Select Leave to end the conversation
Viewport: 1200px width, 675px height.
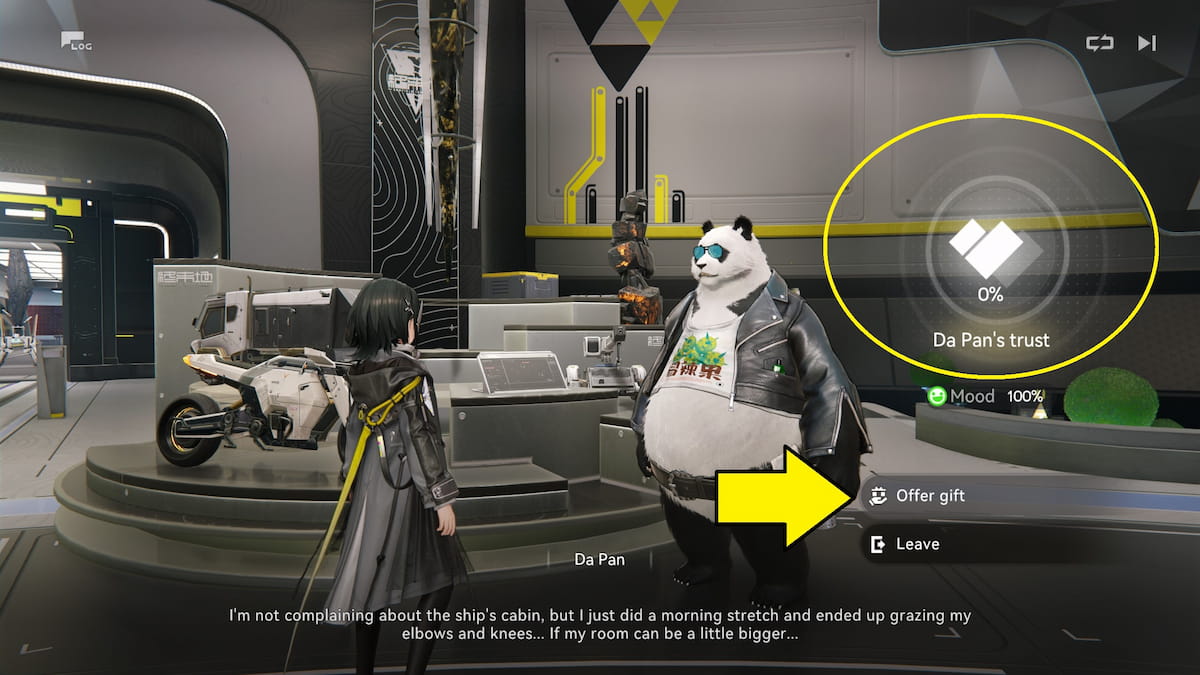tap(917, 544)
